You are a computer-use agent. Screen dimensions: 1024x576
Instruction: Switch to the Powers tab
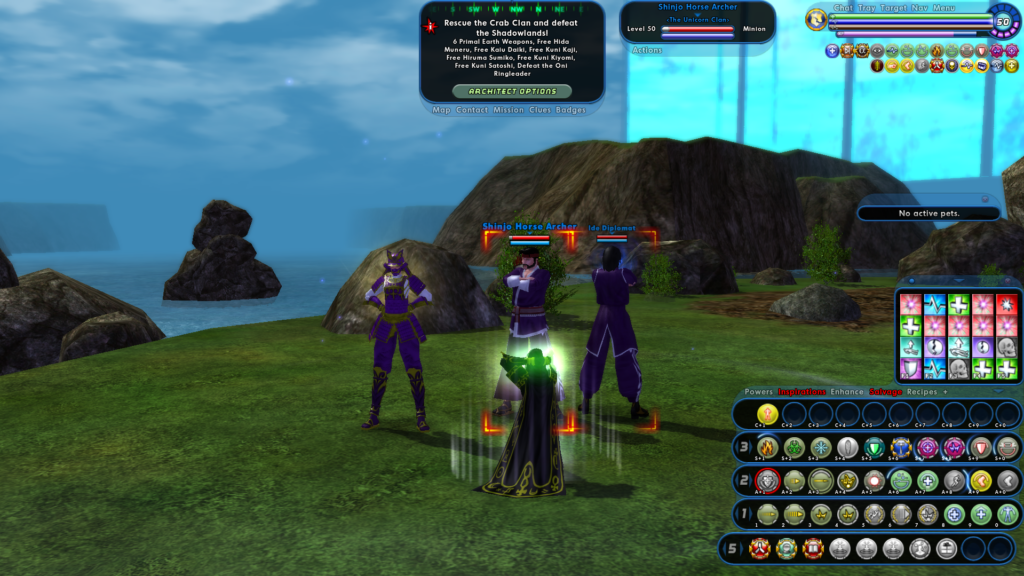pos(759,392)
